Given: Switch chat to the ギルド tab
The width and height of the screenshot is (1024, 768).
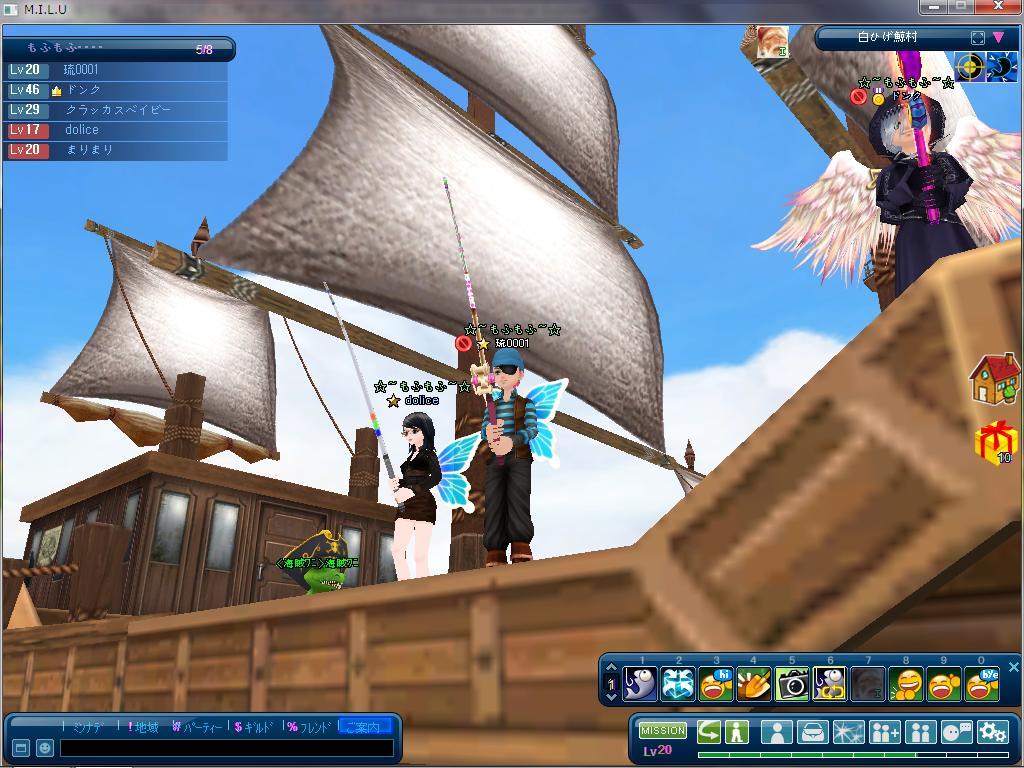Looking at the screenshot, I should [x=253, y=727].
